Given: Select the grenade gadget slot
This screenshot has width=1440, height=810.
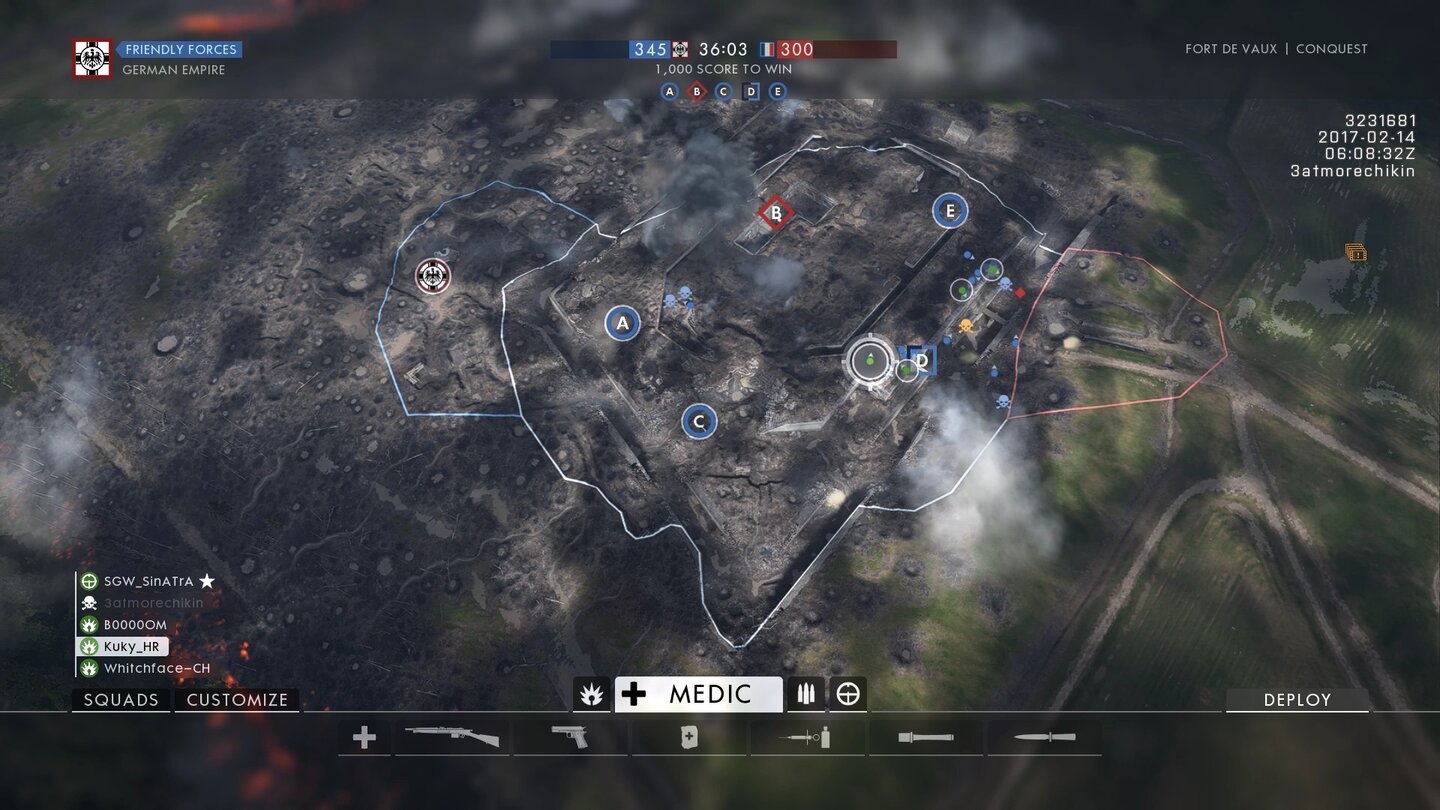Looking at the screenshot, I should click(x=925, y=737).
